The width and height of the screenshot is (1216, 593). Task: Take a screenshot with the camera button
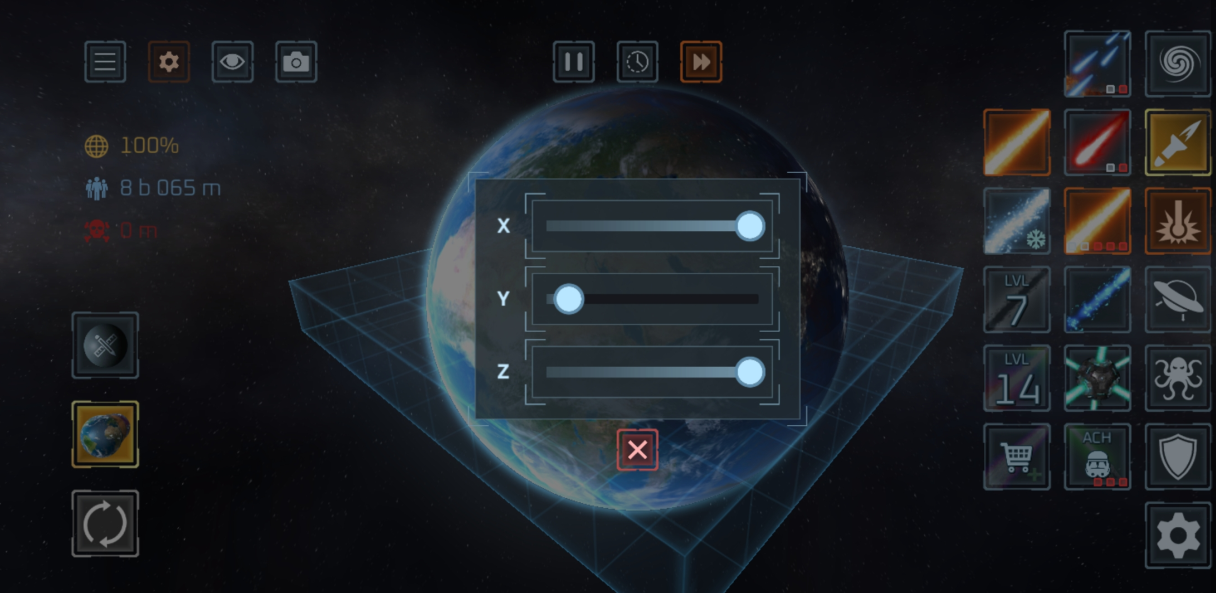296,62
